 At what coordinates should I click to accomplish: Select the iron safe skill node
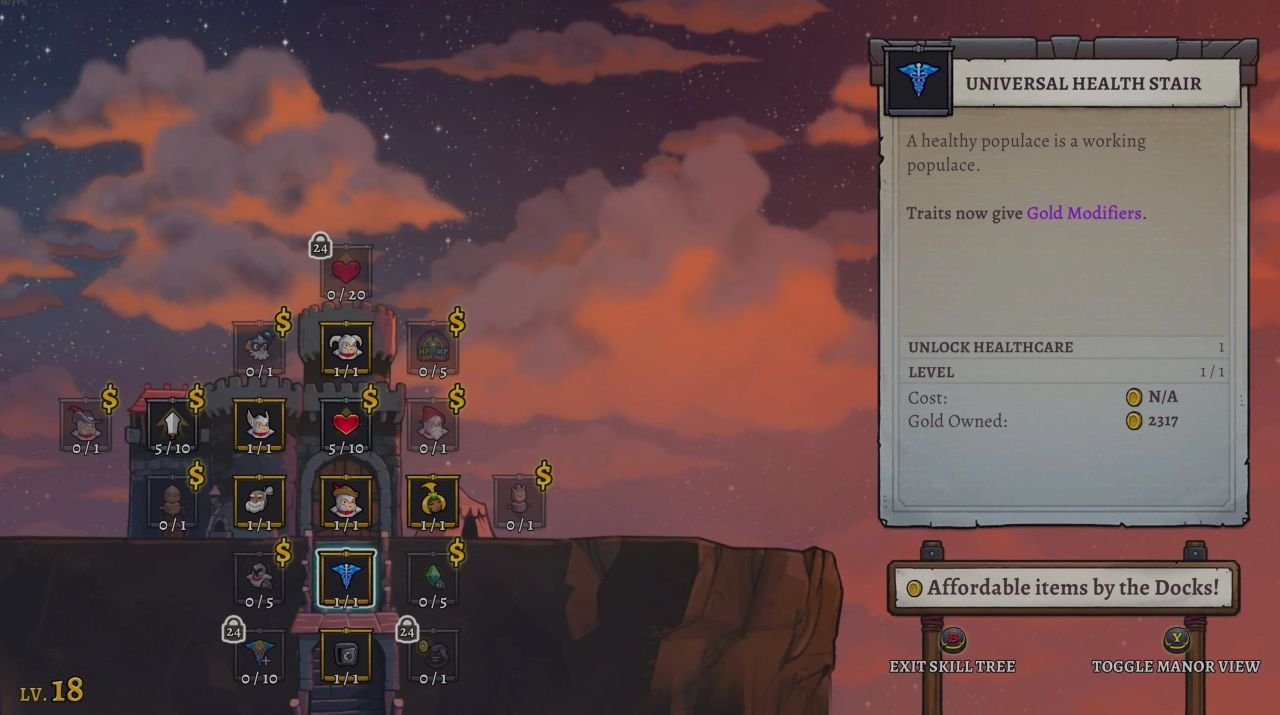pyautogui.click(x=346, y=654)
